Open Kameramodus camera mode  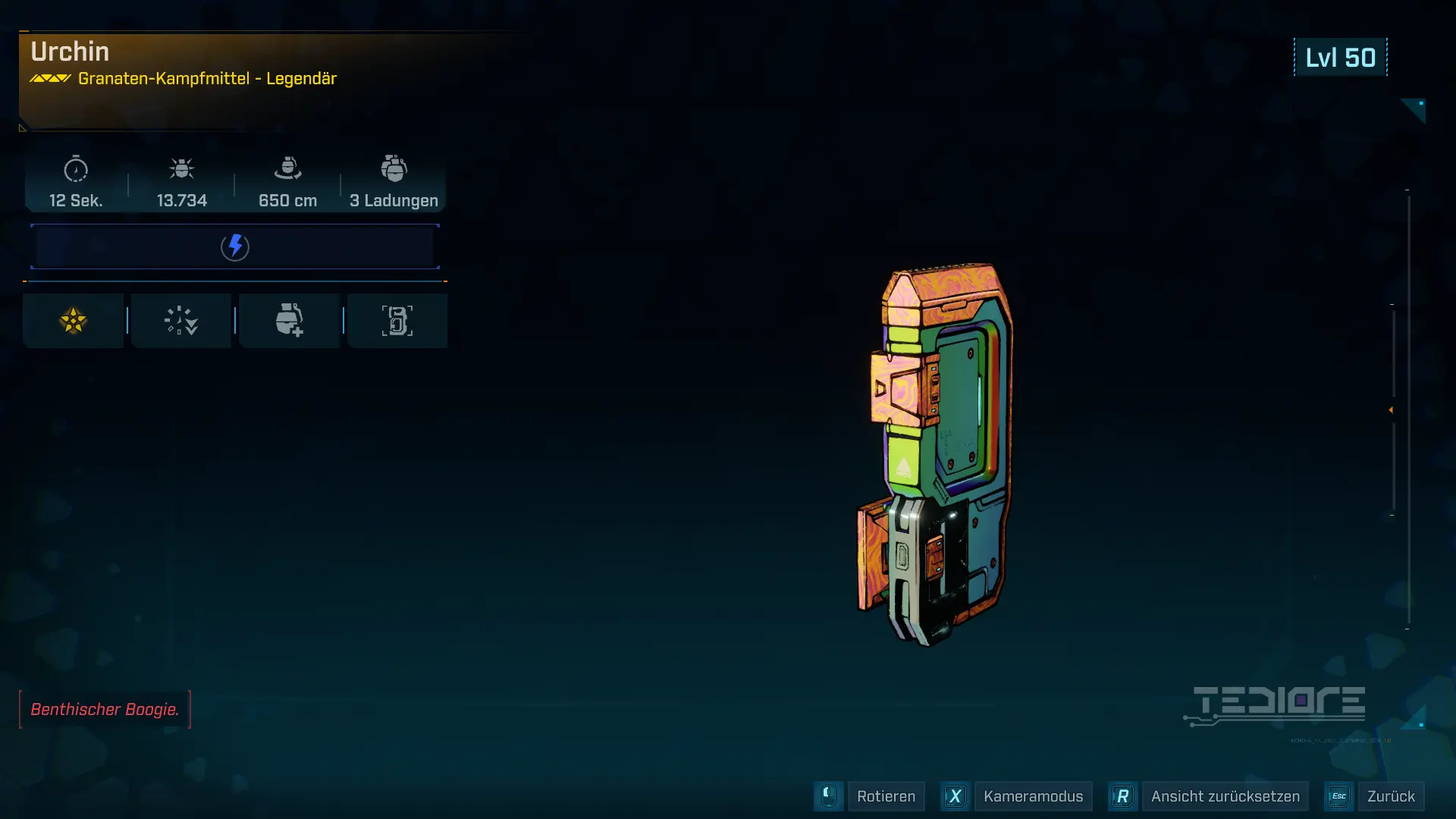[1032, 796]
